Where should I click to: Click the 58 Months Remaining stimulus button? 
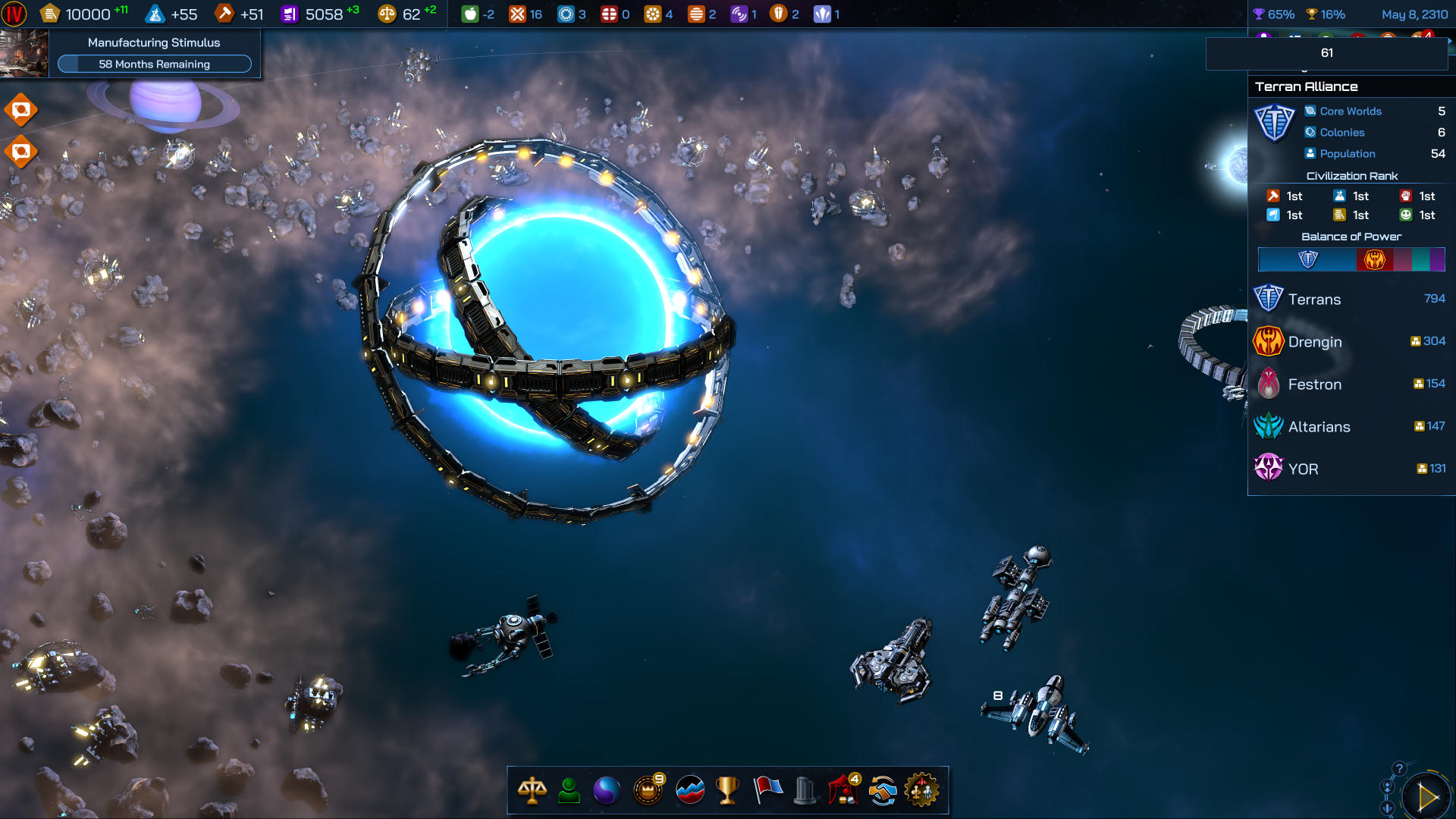[x=155, y=64]
